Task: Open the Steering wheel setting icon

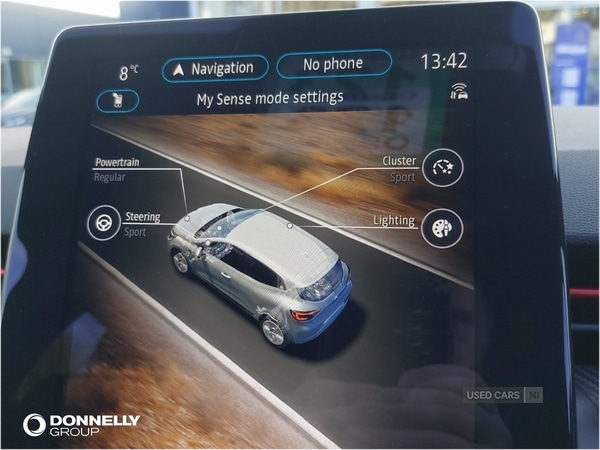Action: 101,223
